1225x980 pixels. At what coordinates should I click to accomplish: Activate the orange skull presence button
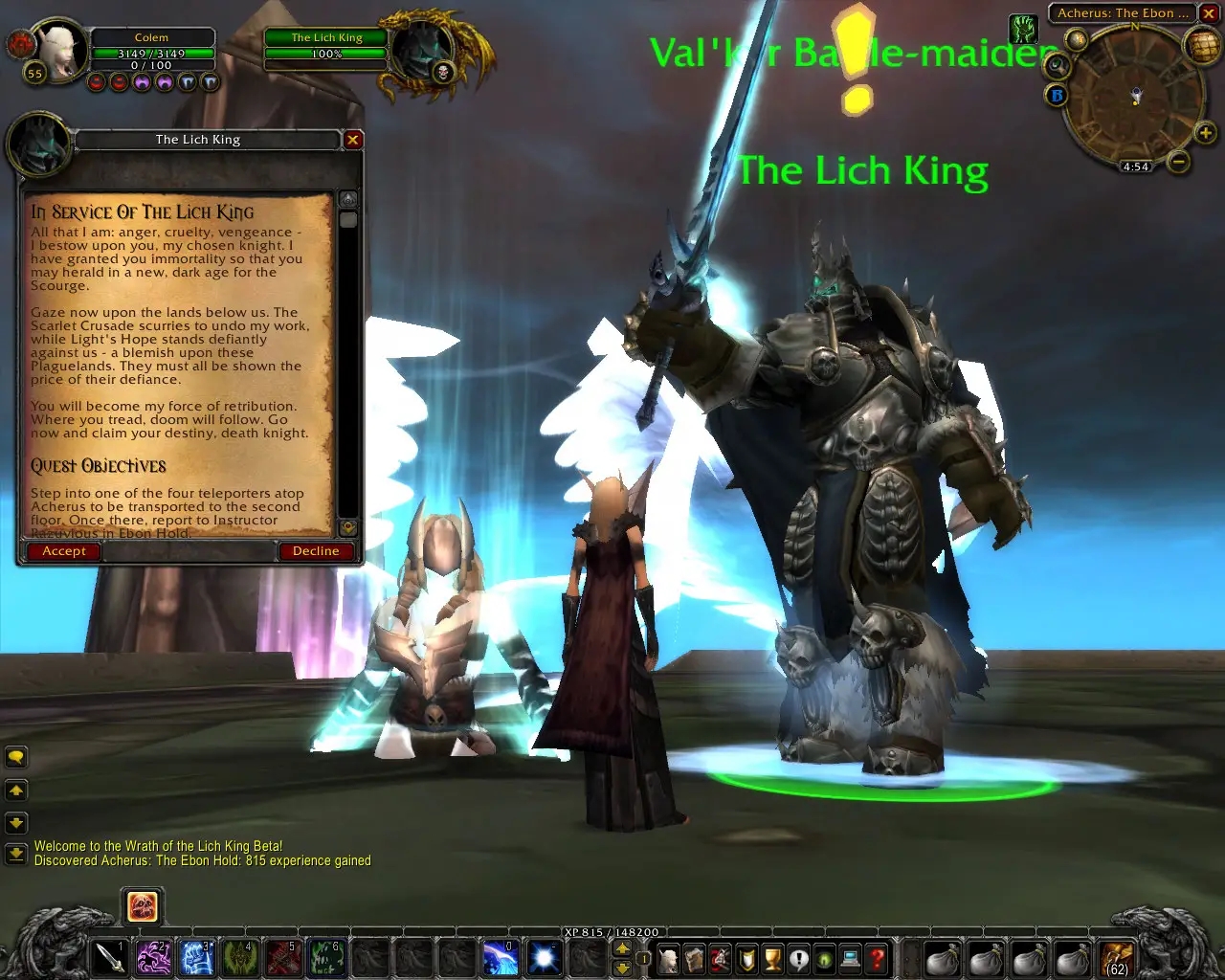click(x=143, y=906)
